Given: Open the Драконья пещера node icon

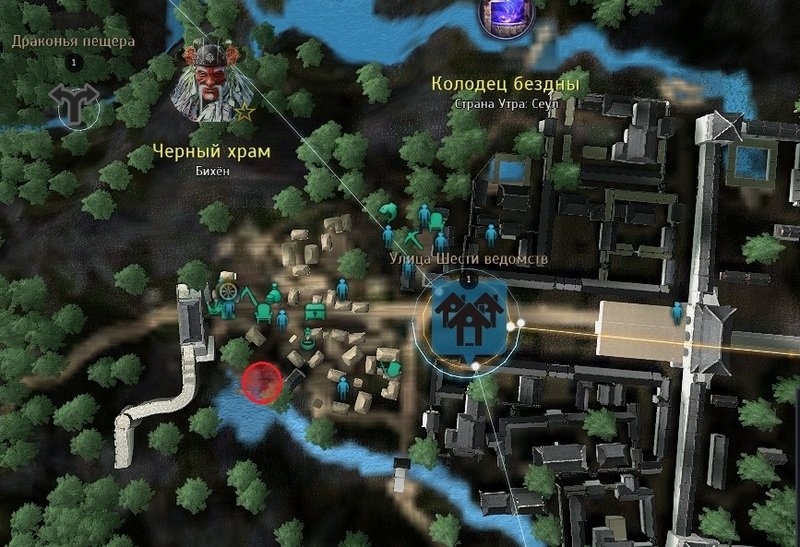Looking at the screenshot, I should tap(72, 104).
